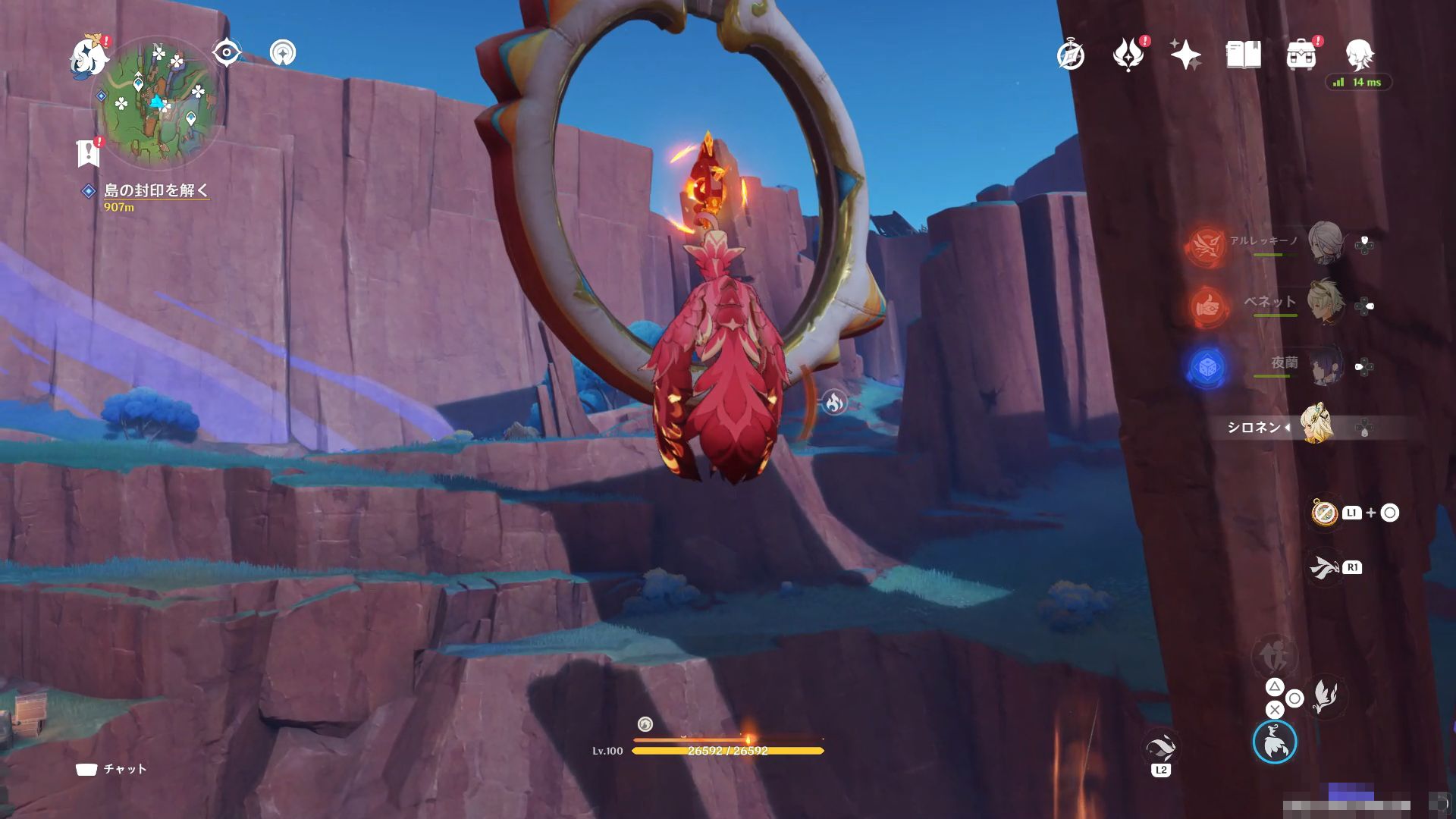
Task: Switch to party member ベネット
Action: click(x=1324, y=303)
